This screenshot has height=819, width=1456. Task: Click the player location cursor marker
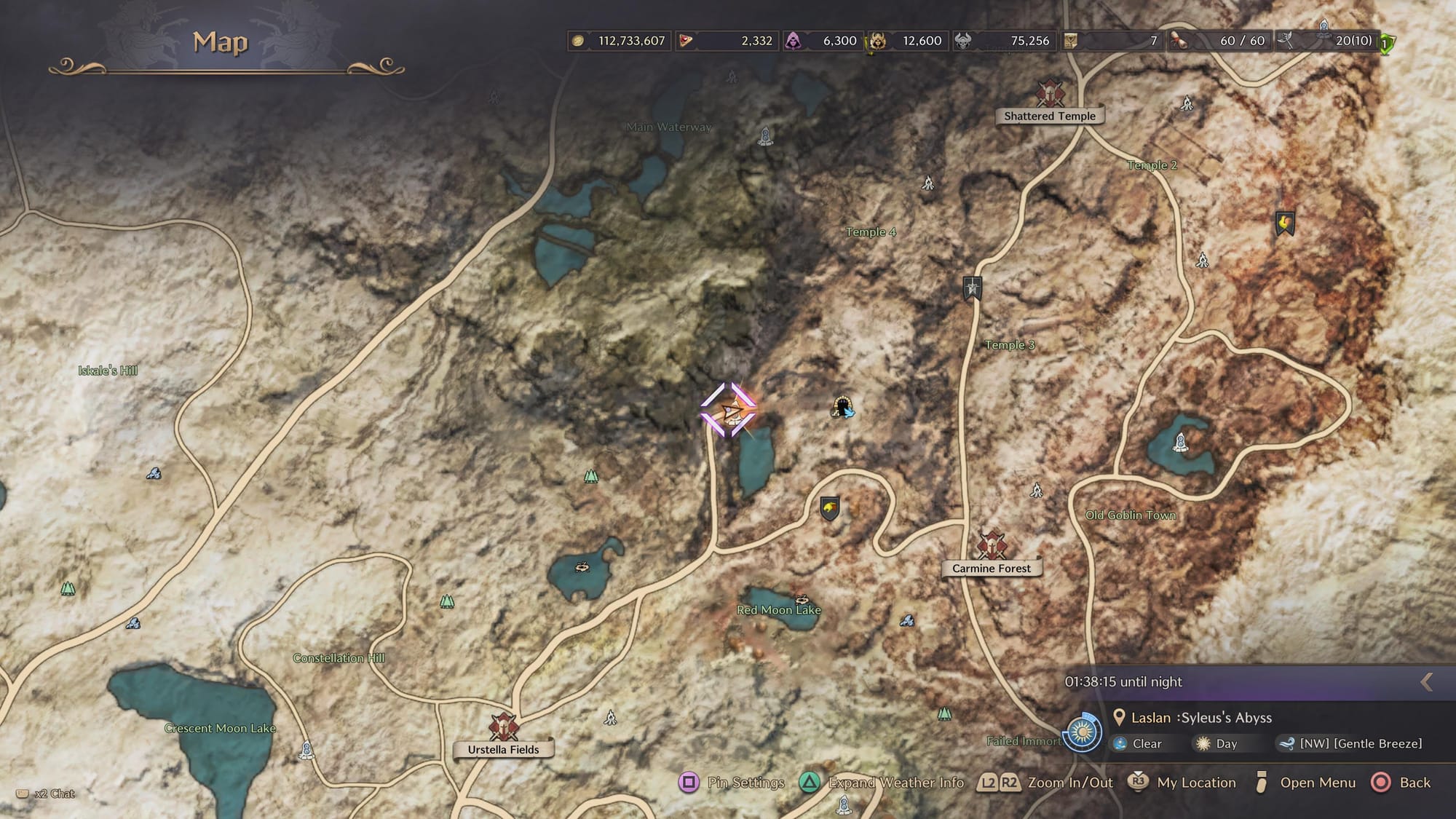pos(728,411)
